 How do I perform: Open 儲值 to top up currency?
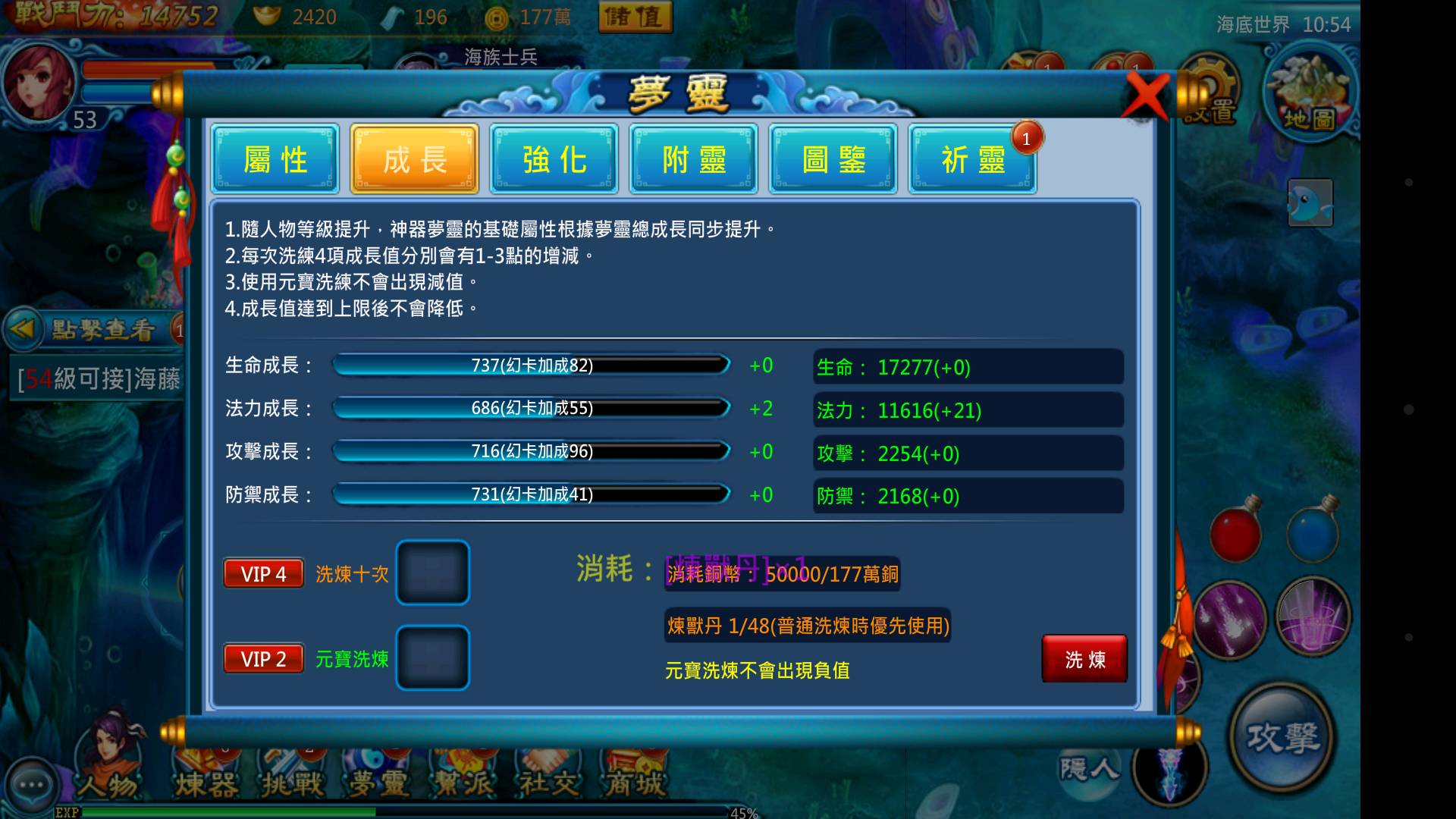pos(635,17)
